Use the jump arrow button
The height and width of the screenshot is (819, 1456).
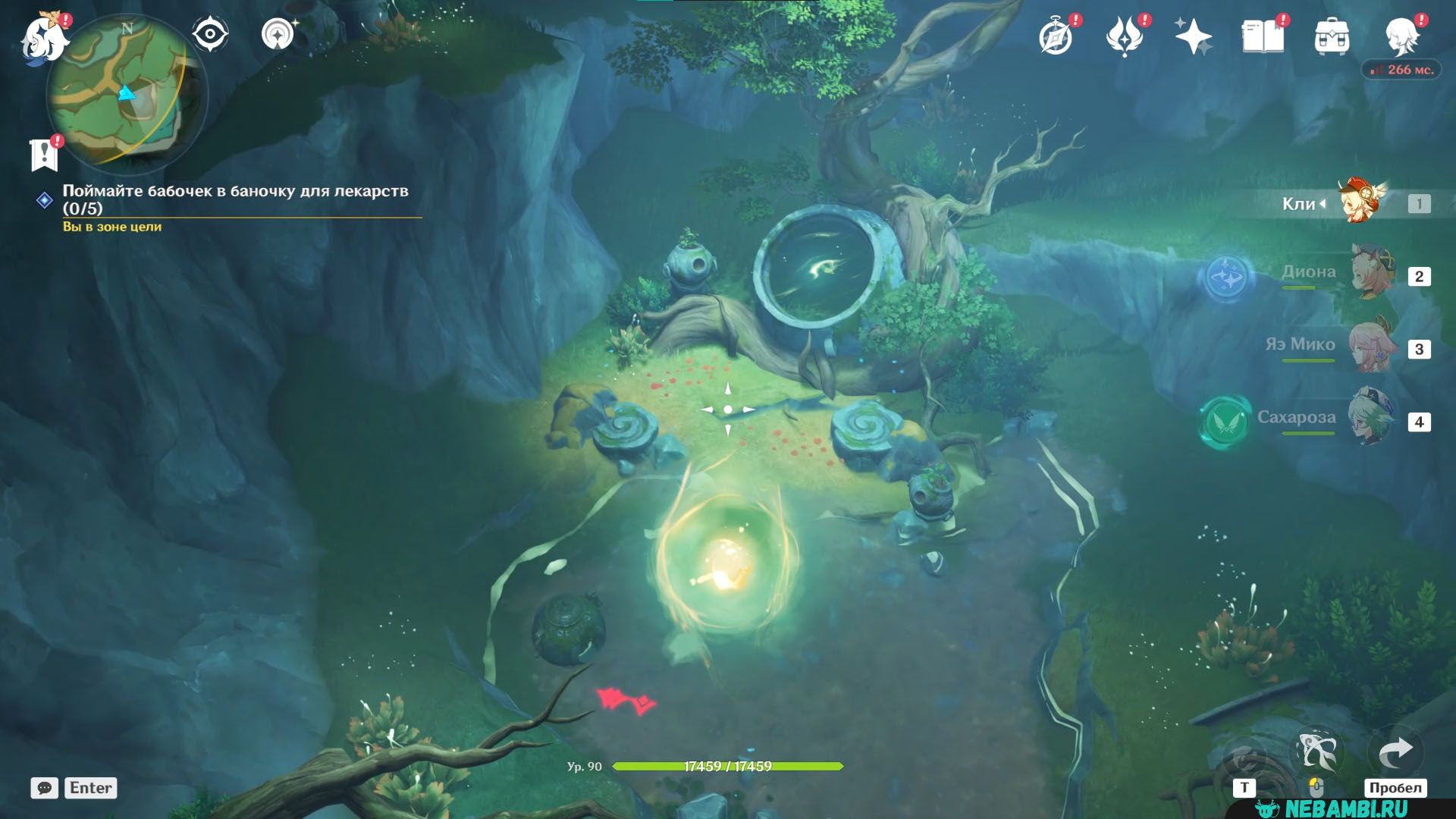coord(1395,752)
